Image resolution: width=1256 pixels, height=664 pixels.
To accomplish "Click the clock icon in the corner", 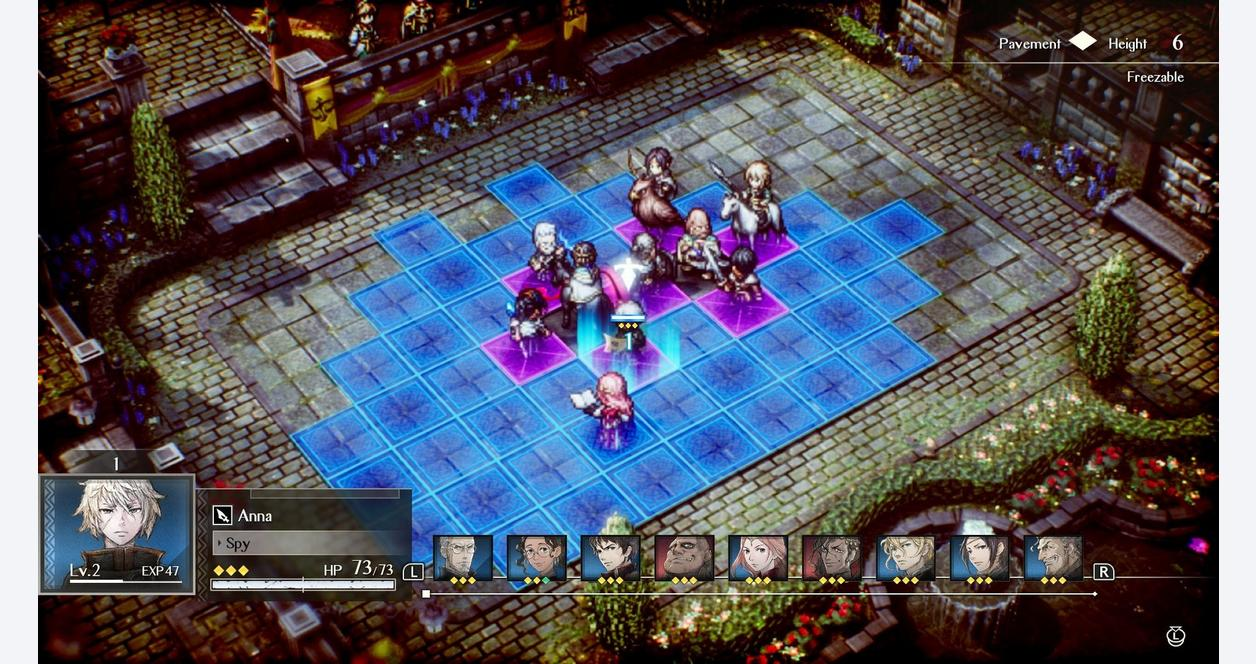I will click(1176, 636).
